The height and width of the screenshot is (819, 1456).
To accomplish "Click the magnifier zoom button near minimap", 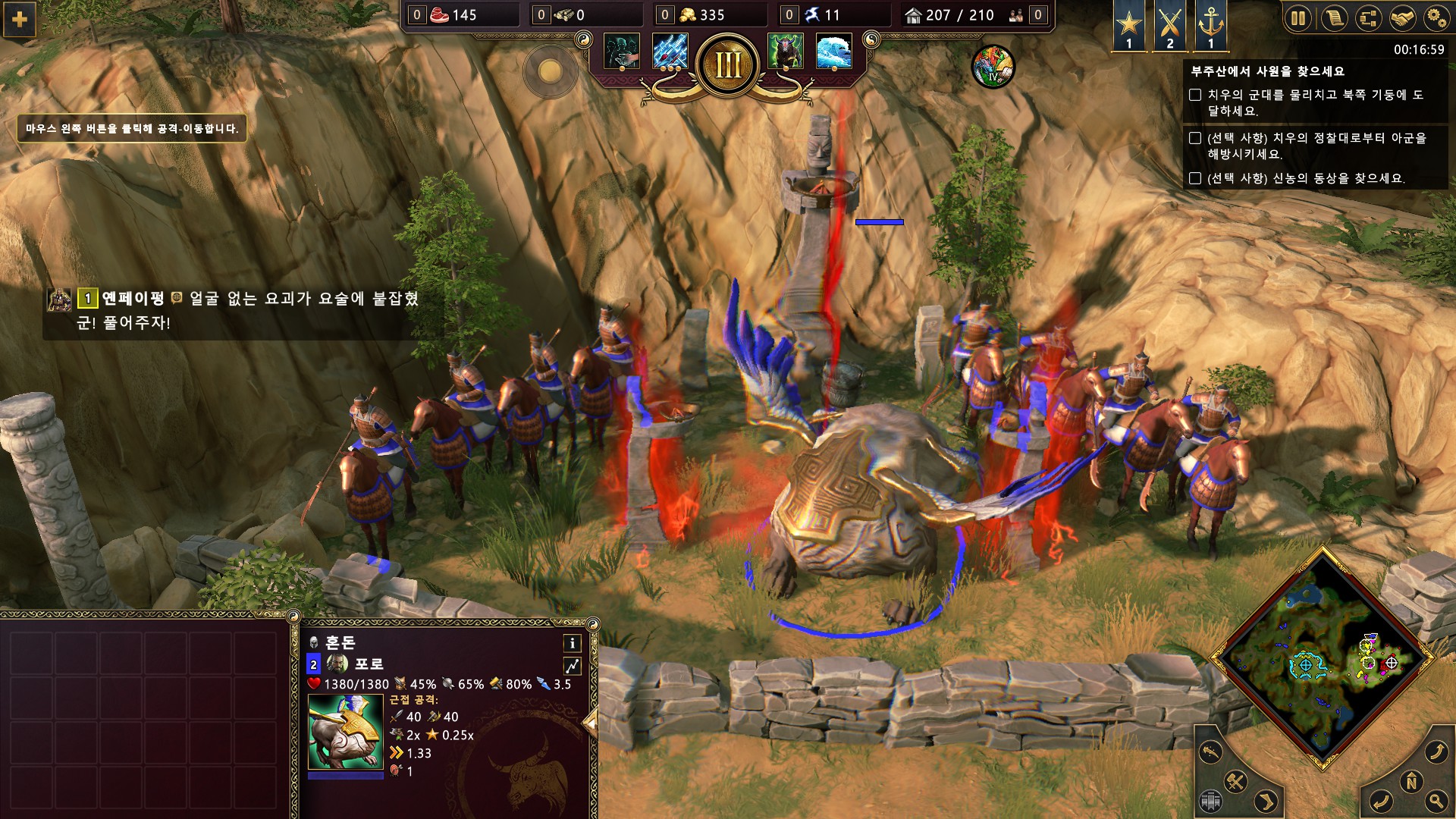I will (1436, 800).
